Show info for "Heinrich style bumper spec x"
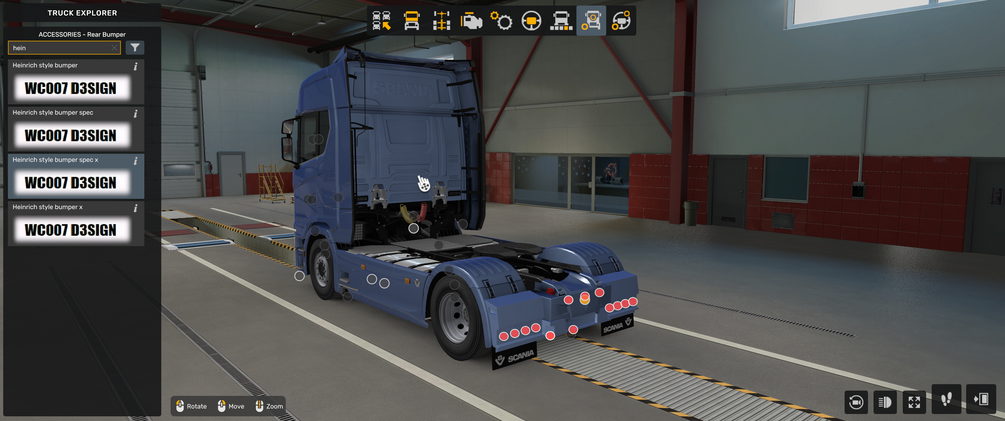The image size is (1005, 421). coord(136,161)
